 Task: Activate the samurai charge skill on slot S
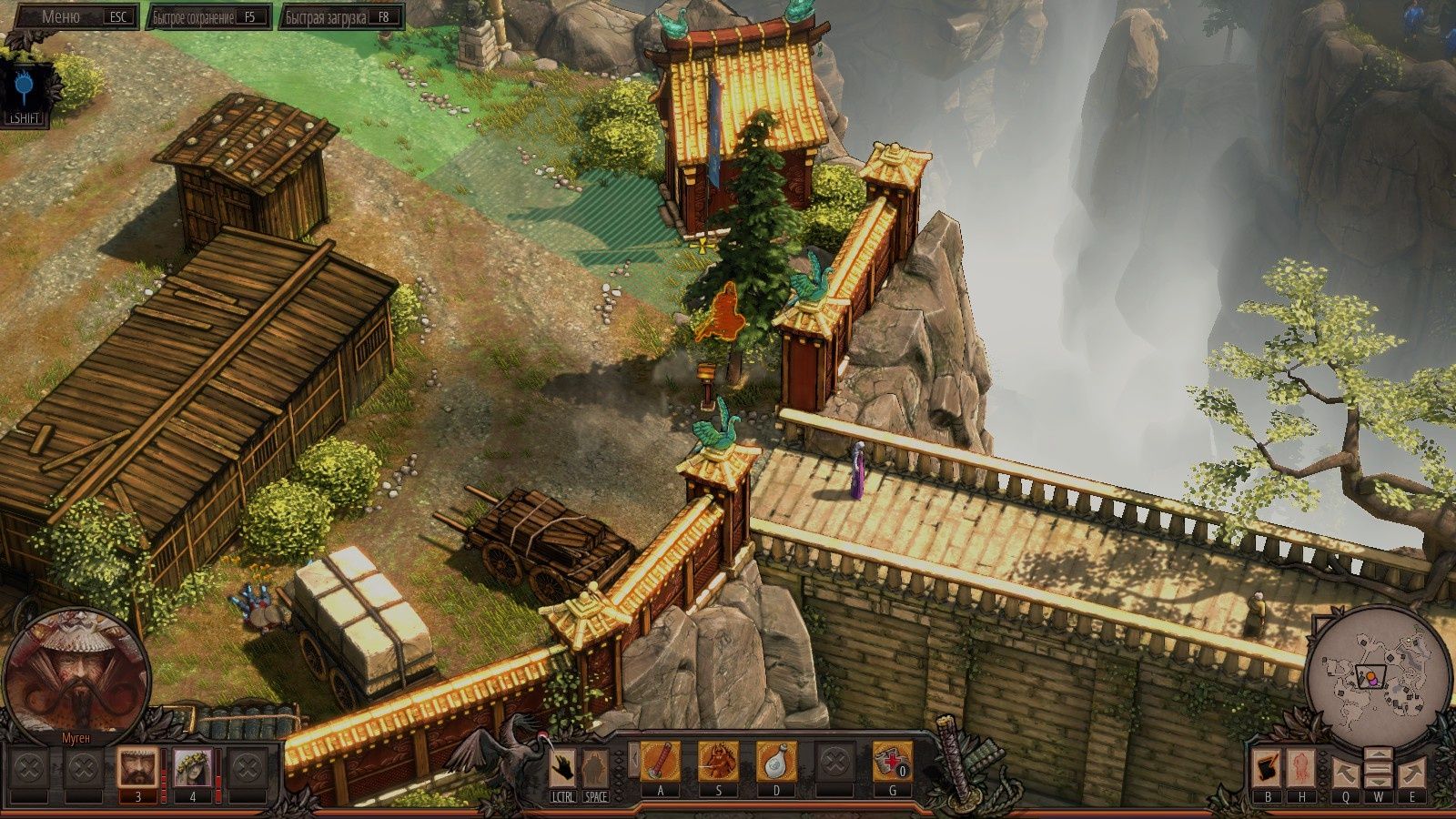(721, 763)
